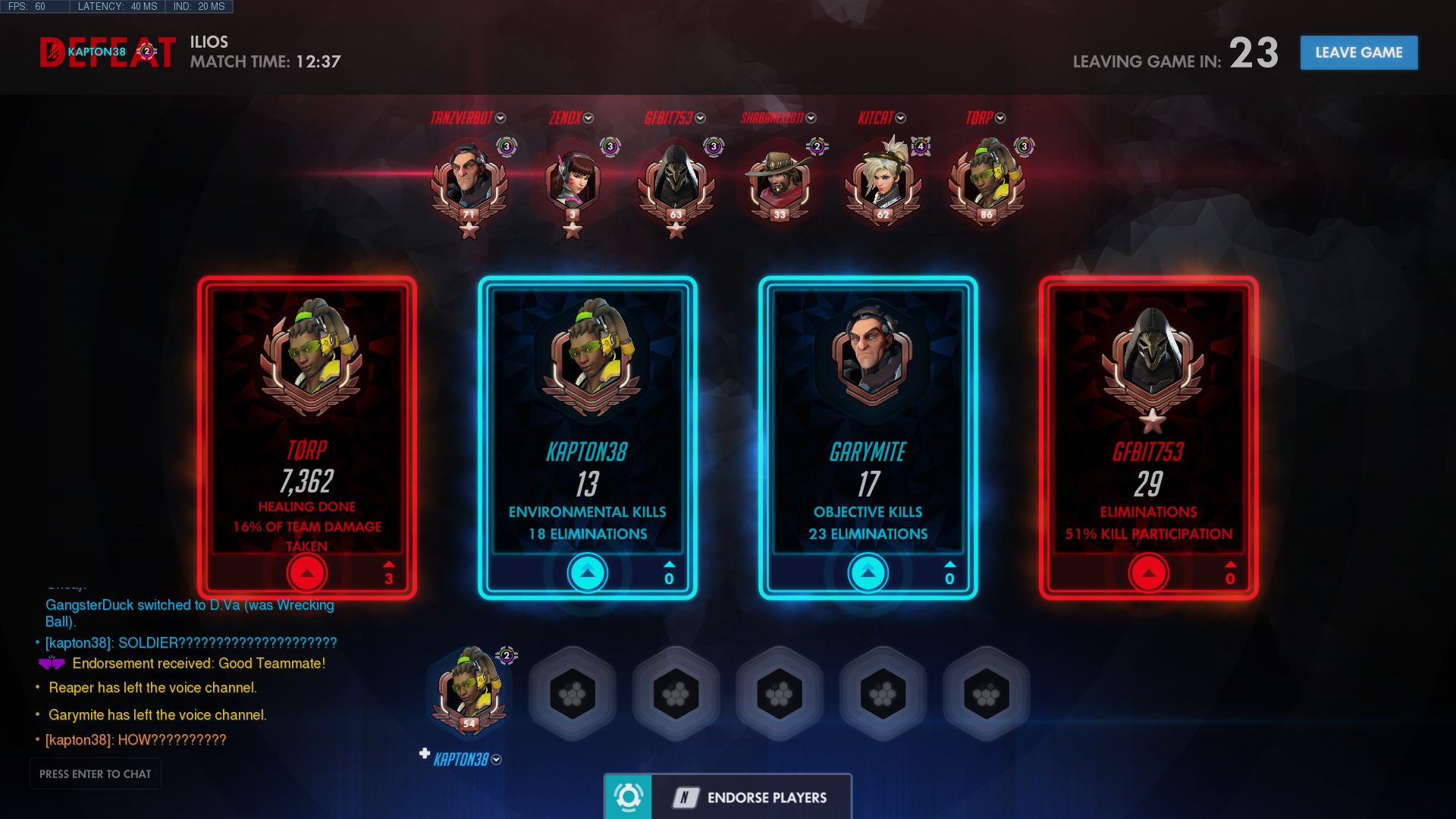Image resolution: width=1456 pixels, height=819 pixels.
Task: Upvote KAPTON38's environmental kills card
Action: coord(587,574)
